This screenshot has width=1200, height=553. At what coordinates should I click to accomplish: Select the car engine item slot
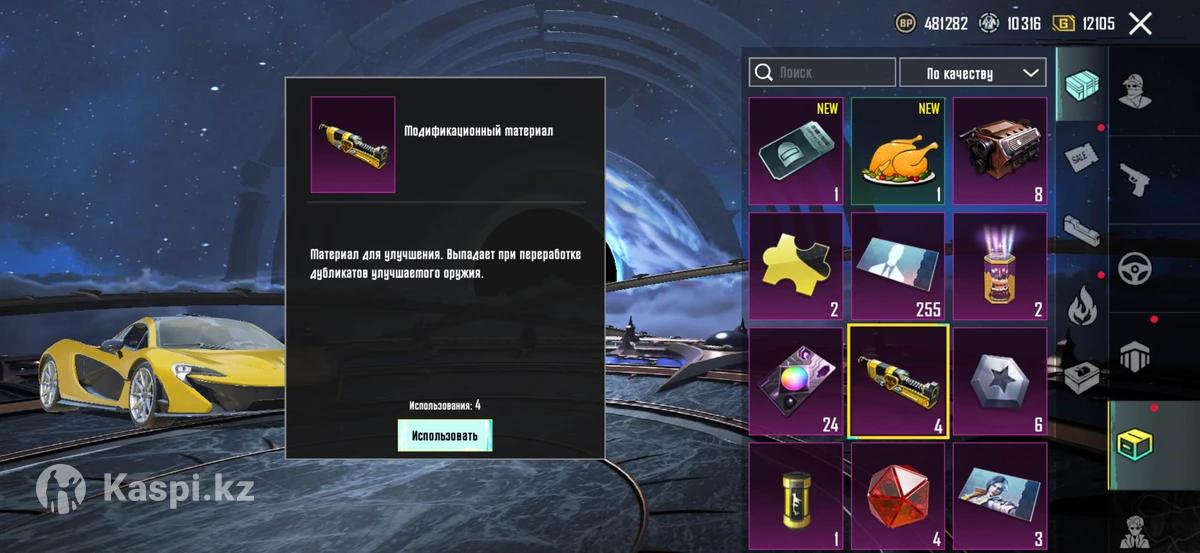coord(999,152)
